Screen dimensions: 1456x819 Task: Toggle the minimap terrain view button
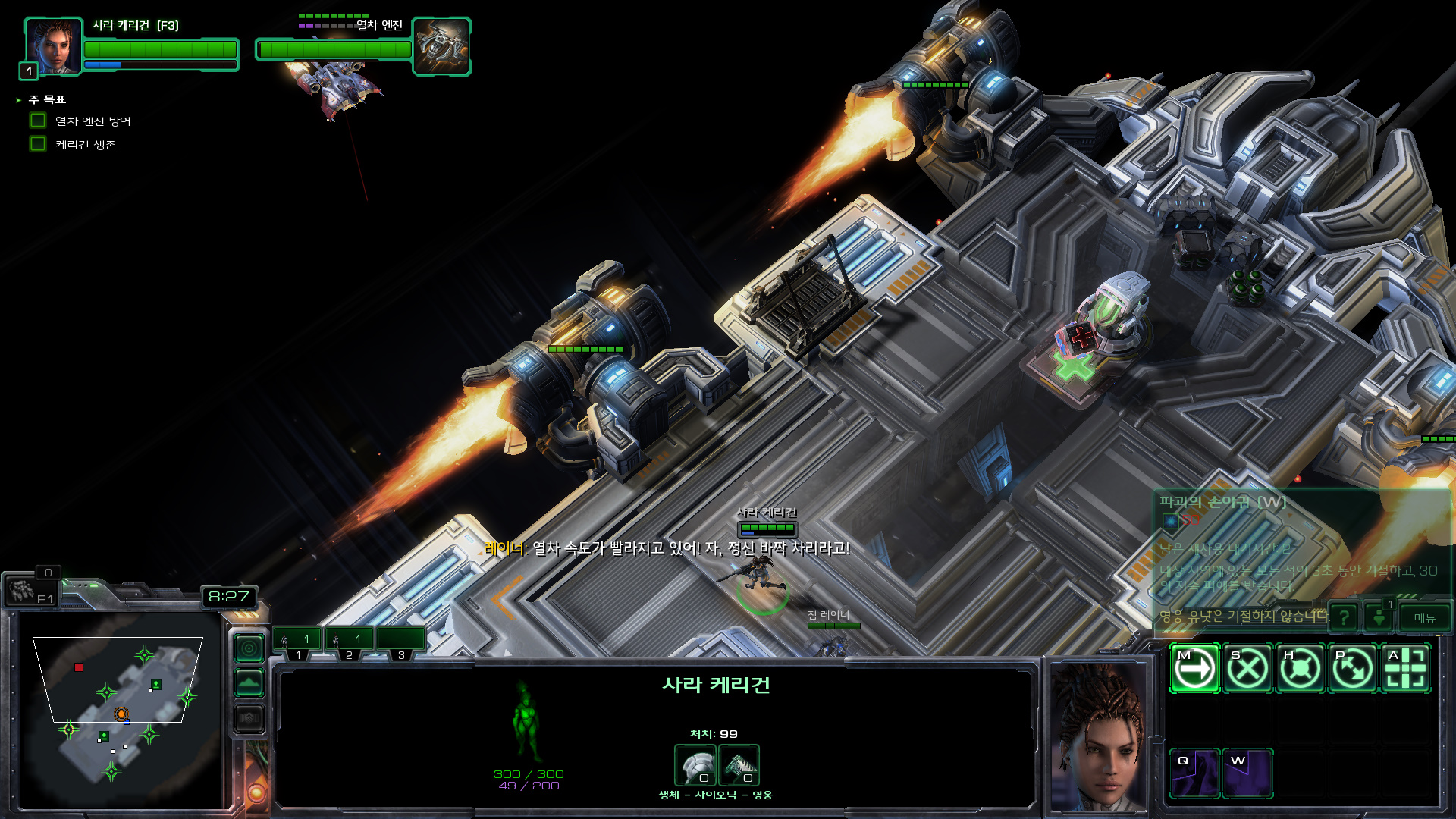249,683
